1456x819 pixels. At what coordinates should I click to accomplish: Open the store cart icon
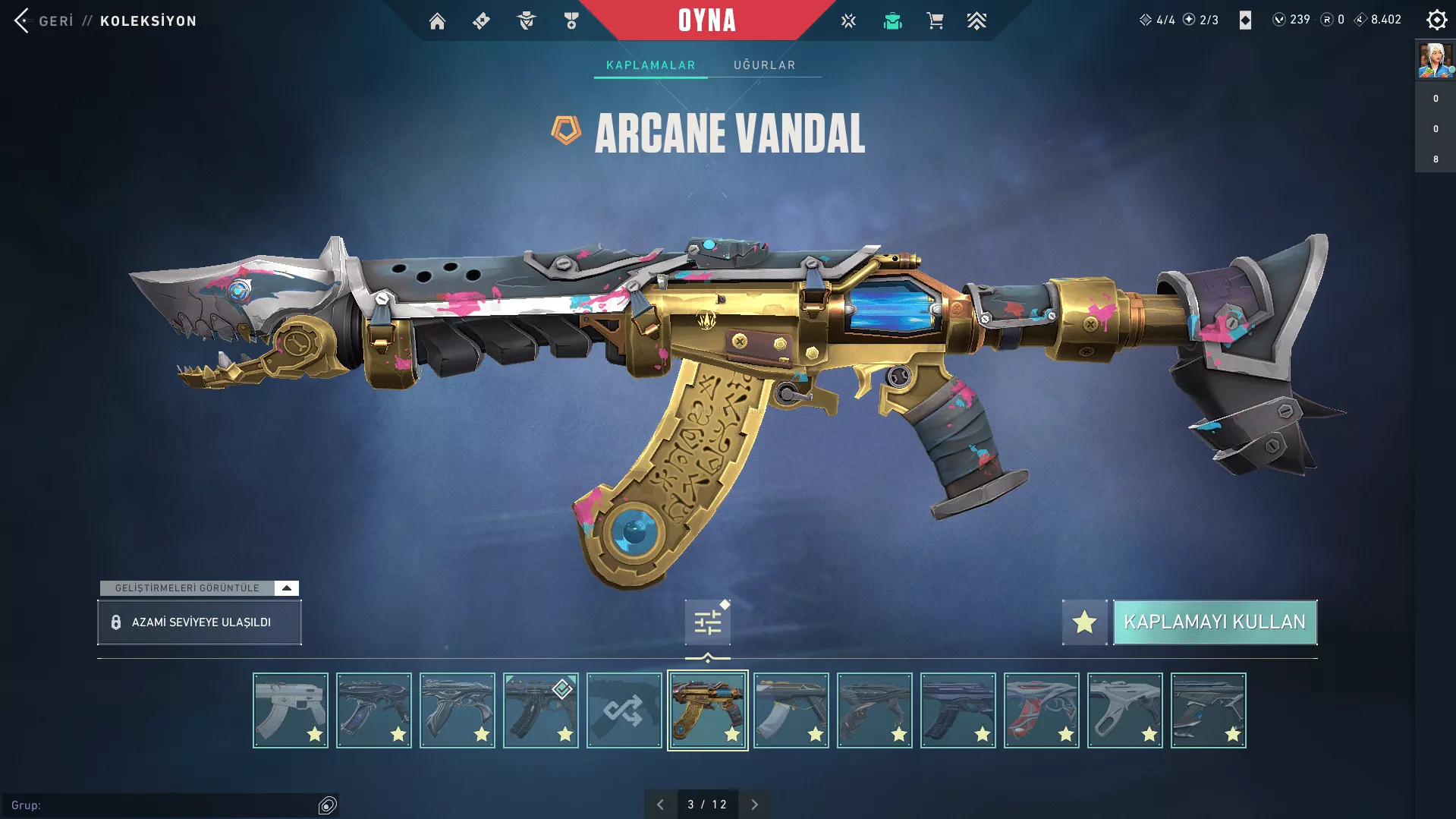point(935,21)
